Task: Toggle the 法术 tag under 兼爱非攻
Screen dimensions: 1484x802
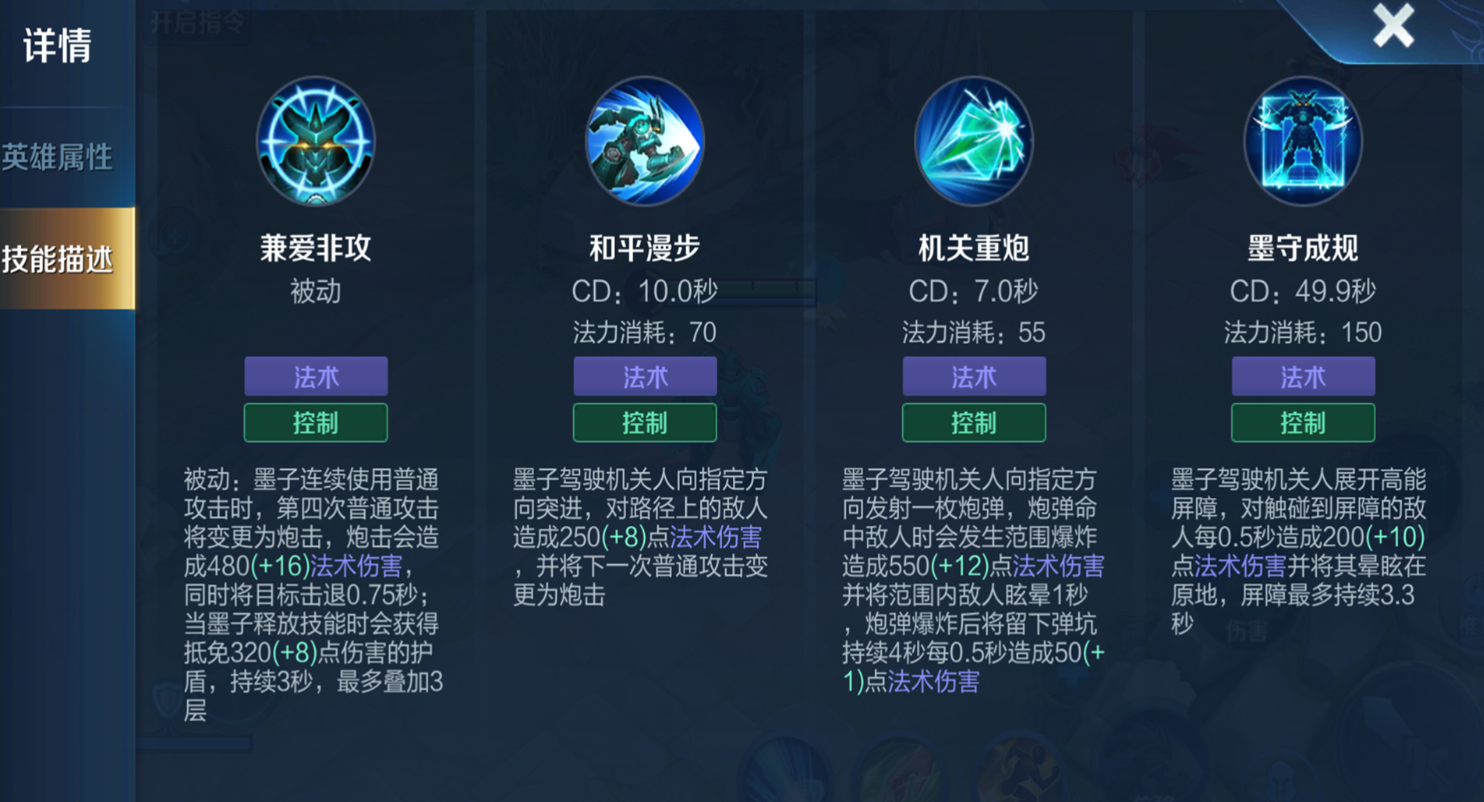Action: click(x=316, y=376)
